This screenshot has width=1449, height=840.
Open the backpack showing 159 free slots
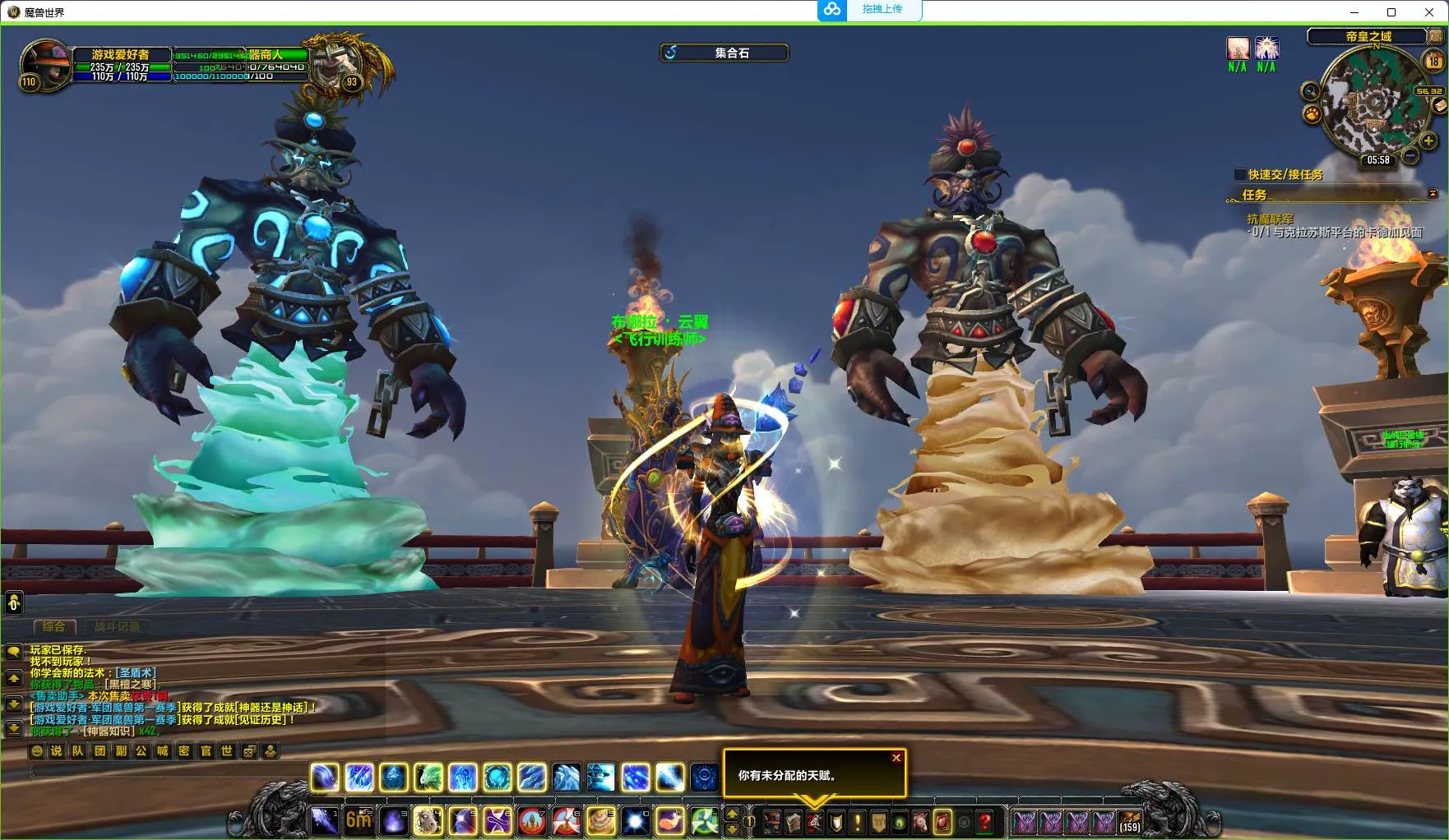click(x=1130, y=821)
